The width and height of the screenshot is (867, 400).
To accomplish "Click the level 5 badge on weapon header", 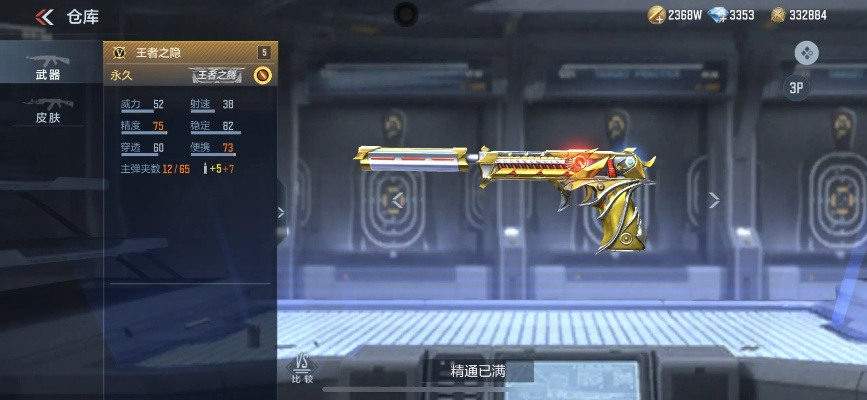I will pyautogui.click(x=264, y=52).
